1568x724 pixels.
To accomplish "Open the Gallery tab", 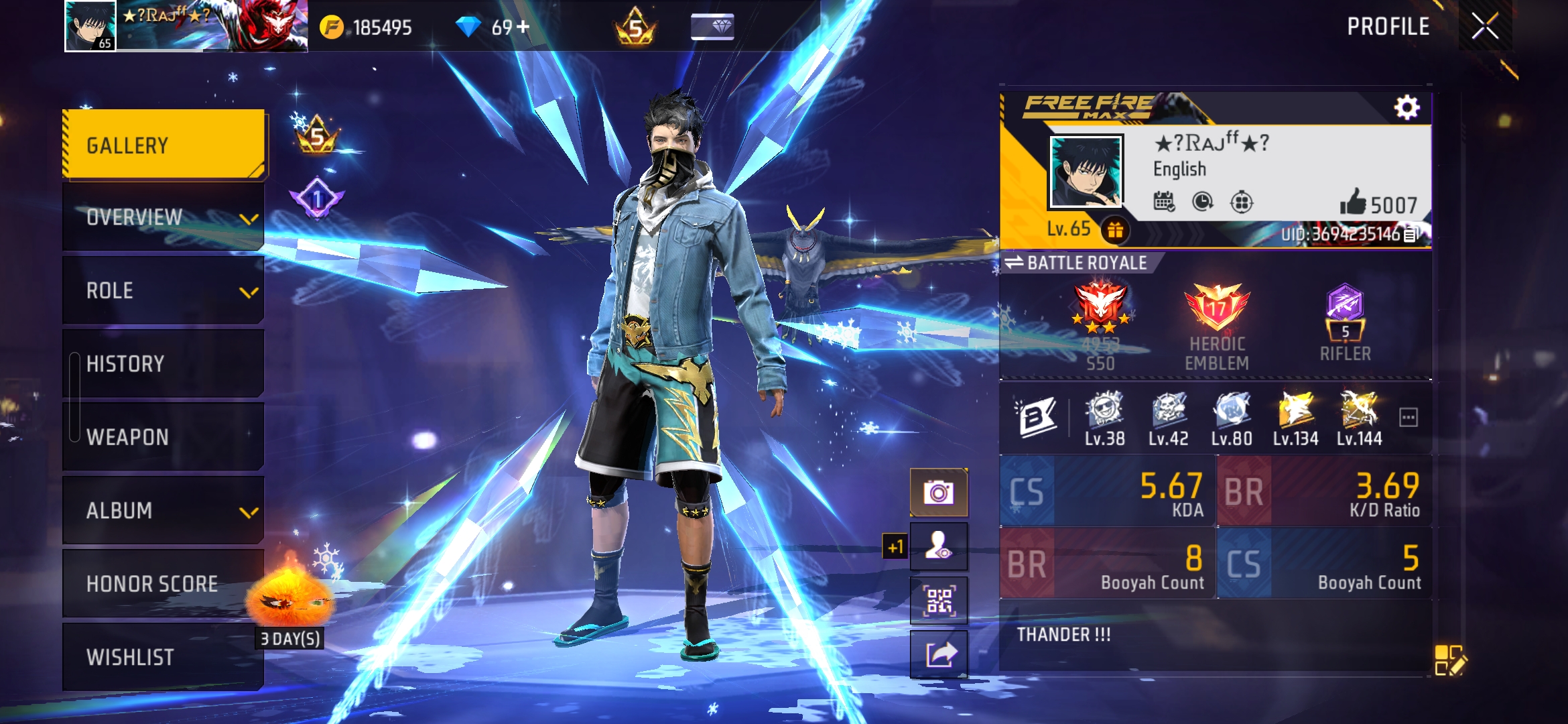I will pyautogui.click(x=164, y=145).
